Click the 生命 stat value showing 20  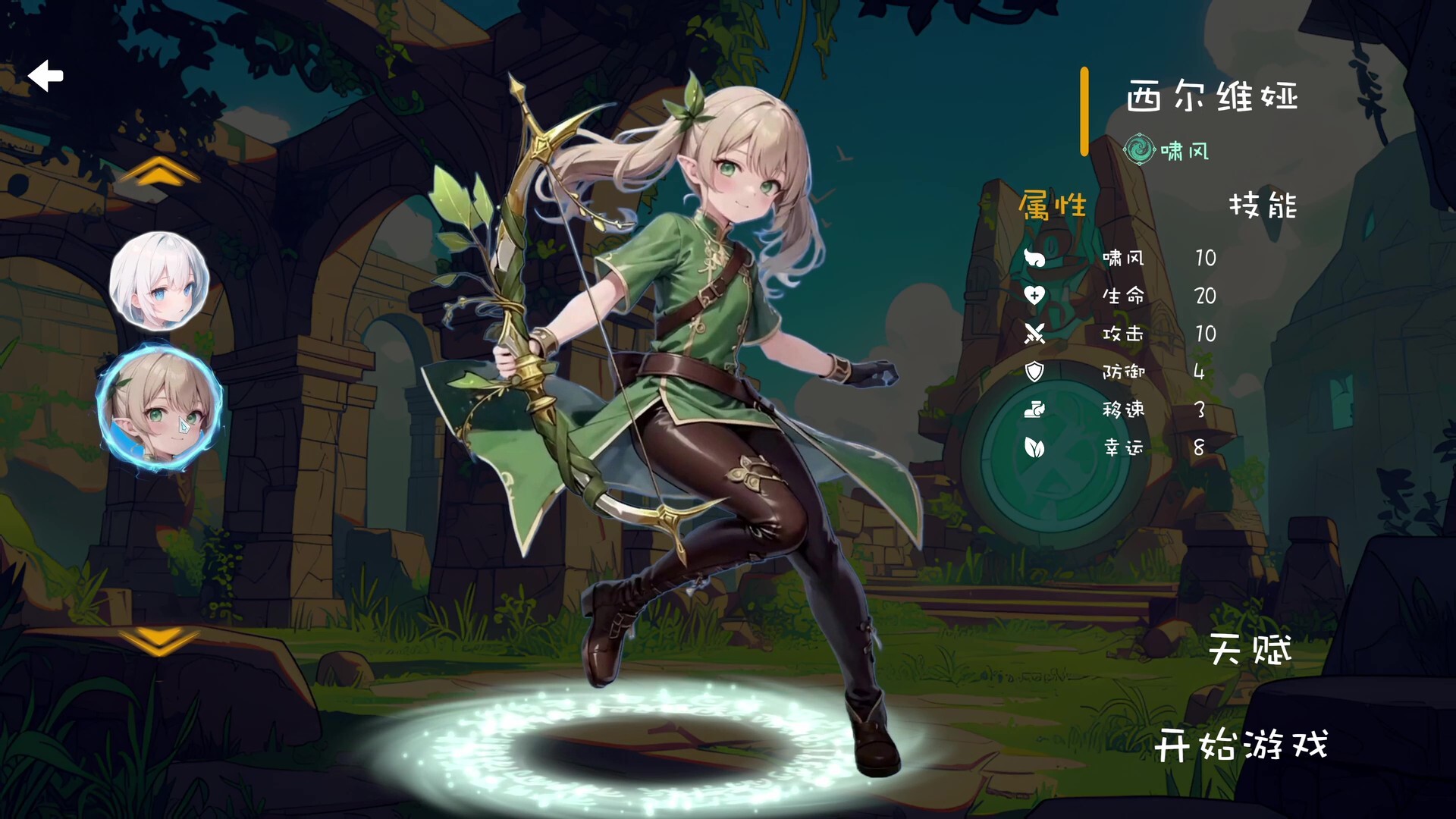1204,297
